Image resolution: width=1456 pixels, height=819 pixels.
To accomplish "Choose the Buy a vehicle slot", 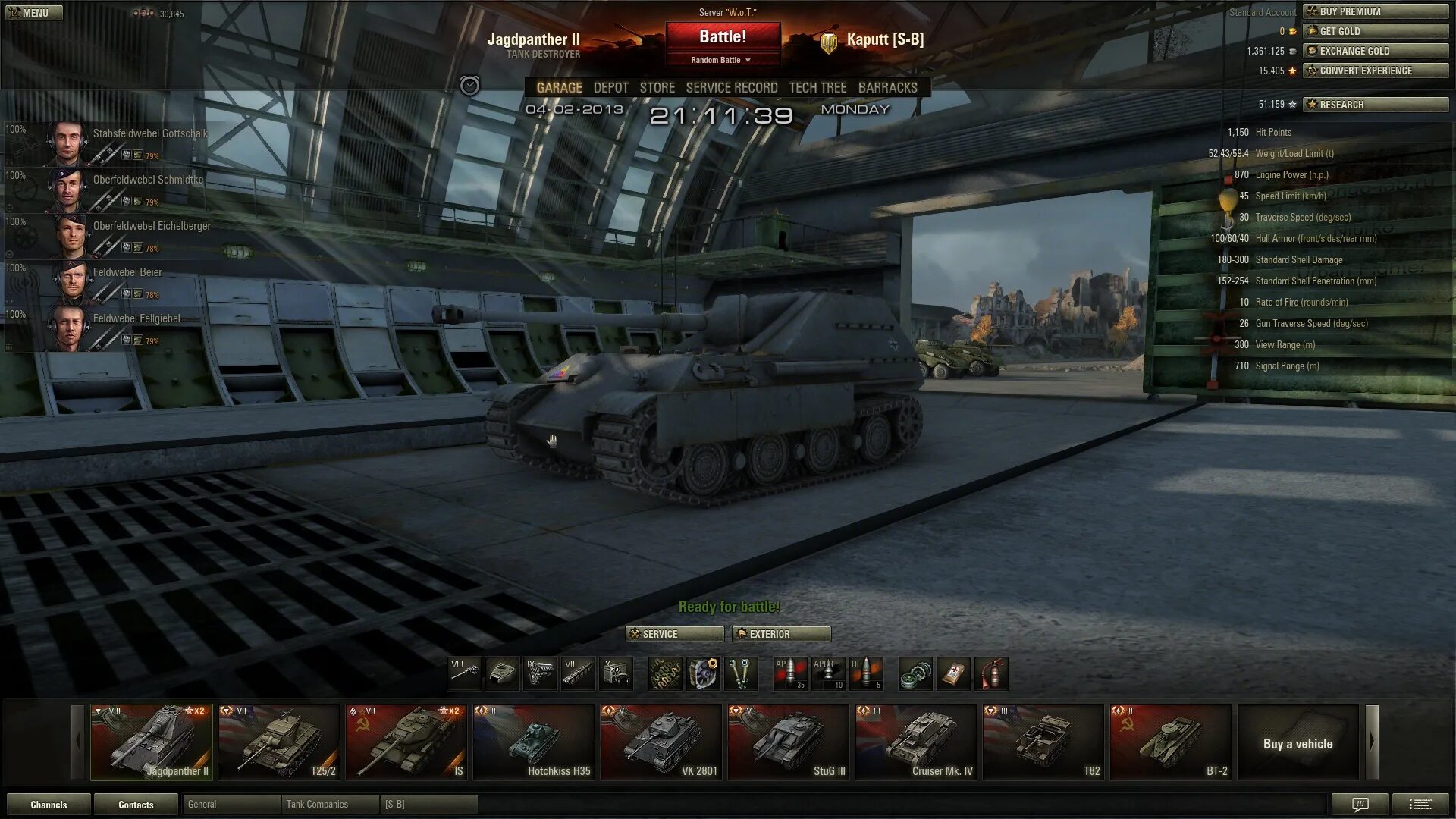I will tap(1298, 743).
